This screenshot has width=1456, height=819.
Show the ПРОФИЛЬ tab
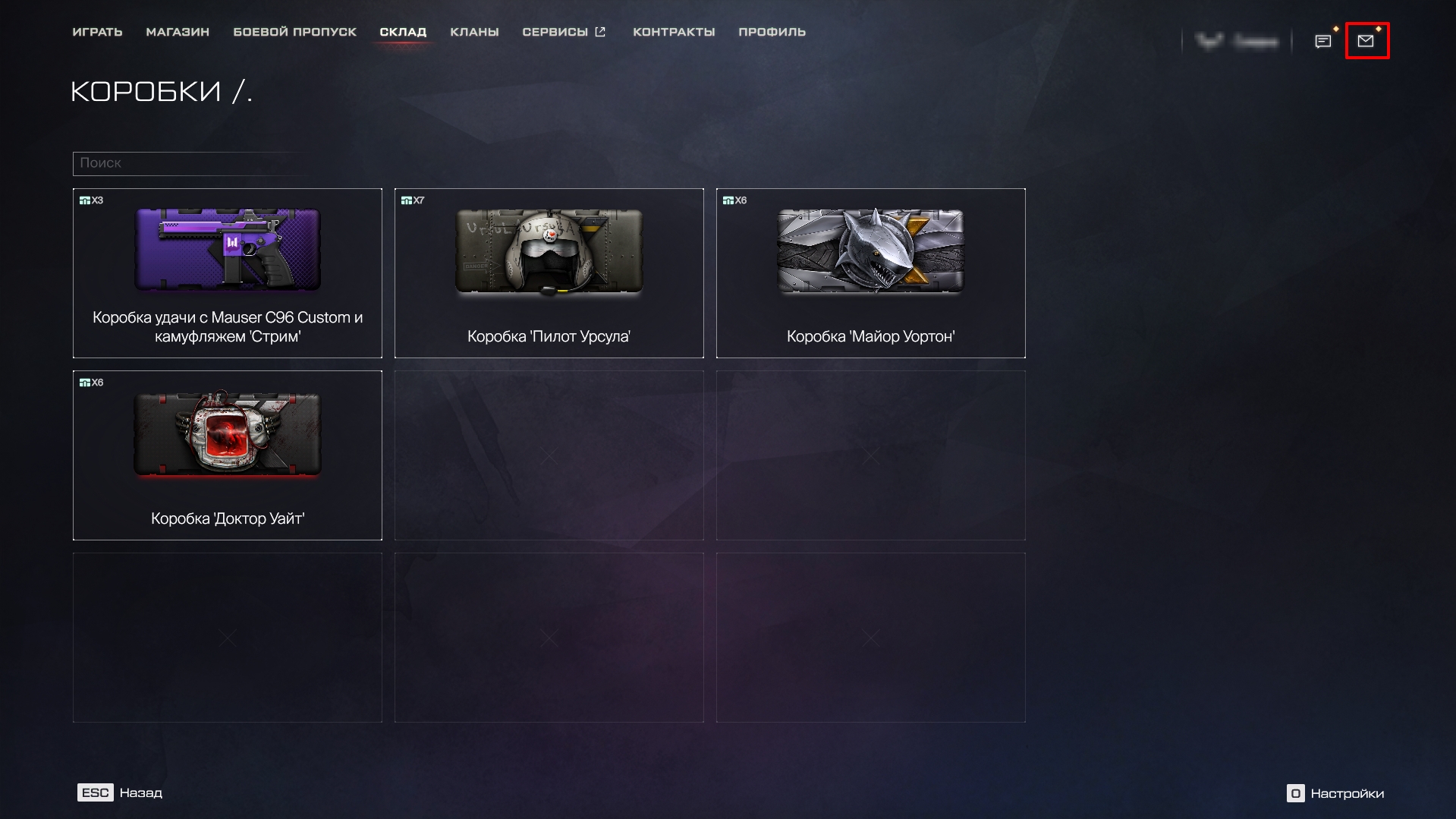pyautogui.click(x=772, y=32)
